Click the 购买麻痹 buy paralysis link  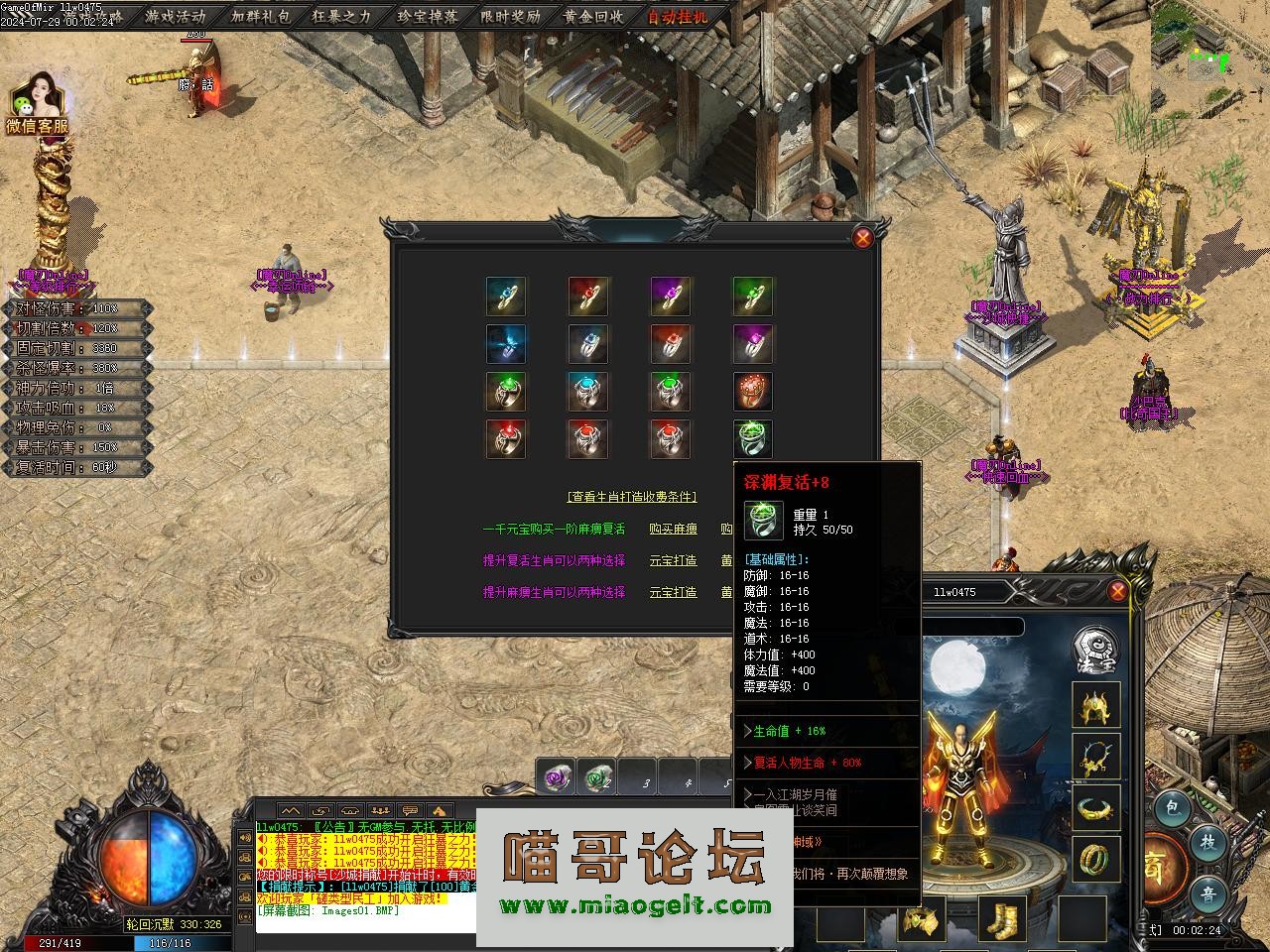[673, 530]
